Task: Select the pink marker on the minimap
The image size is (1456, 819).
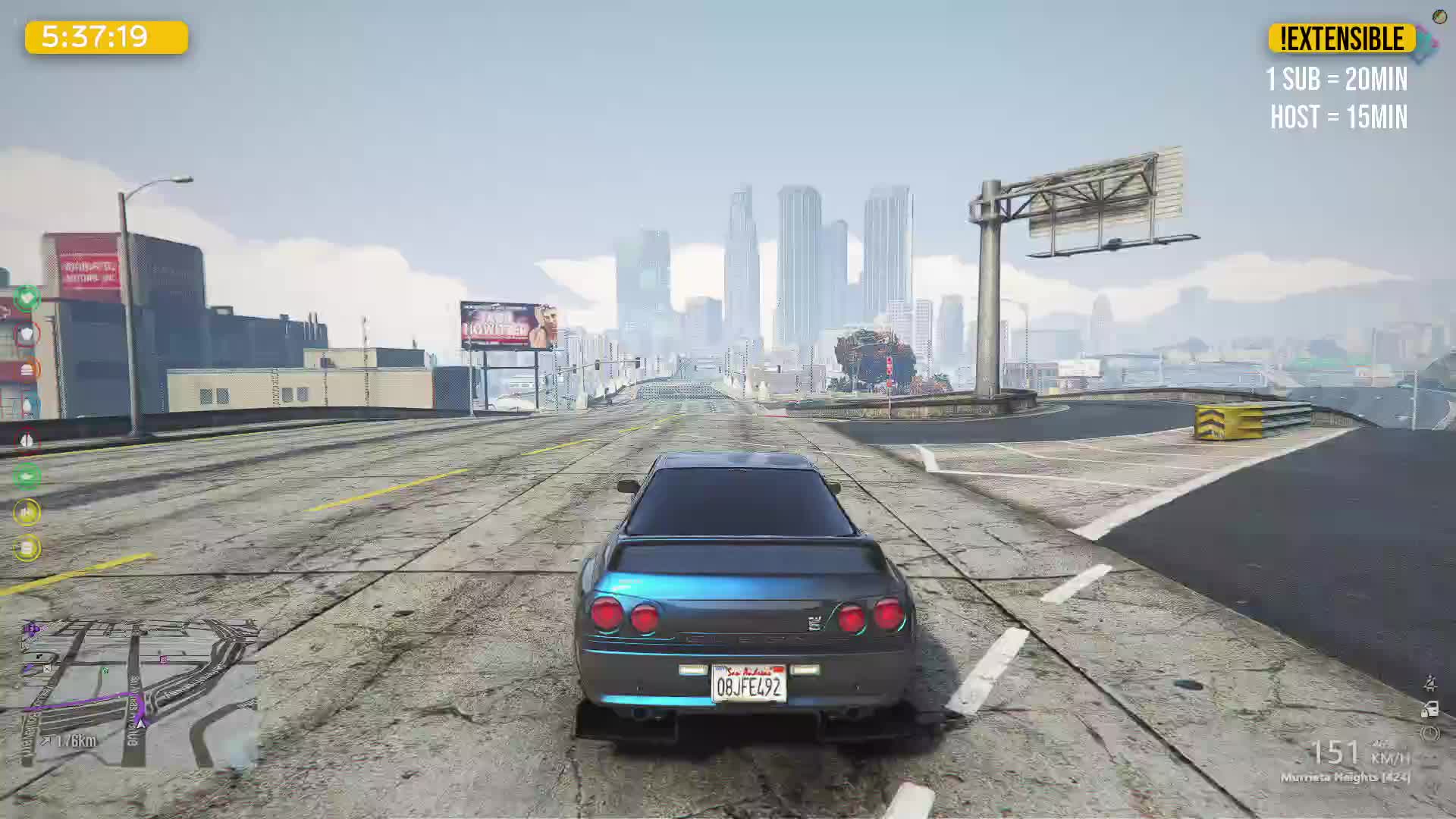Action: [164, 660]
